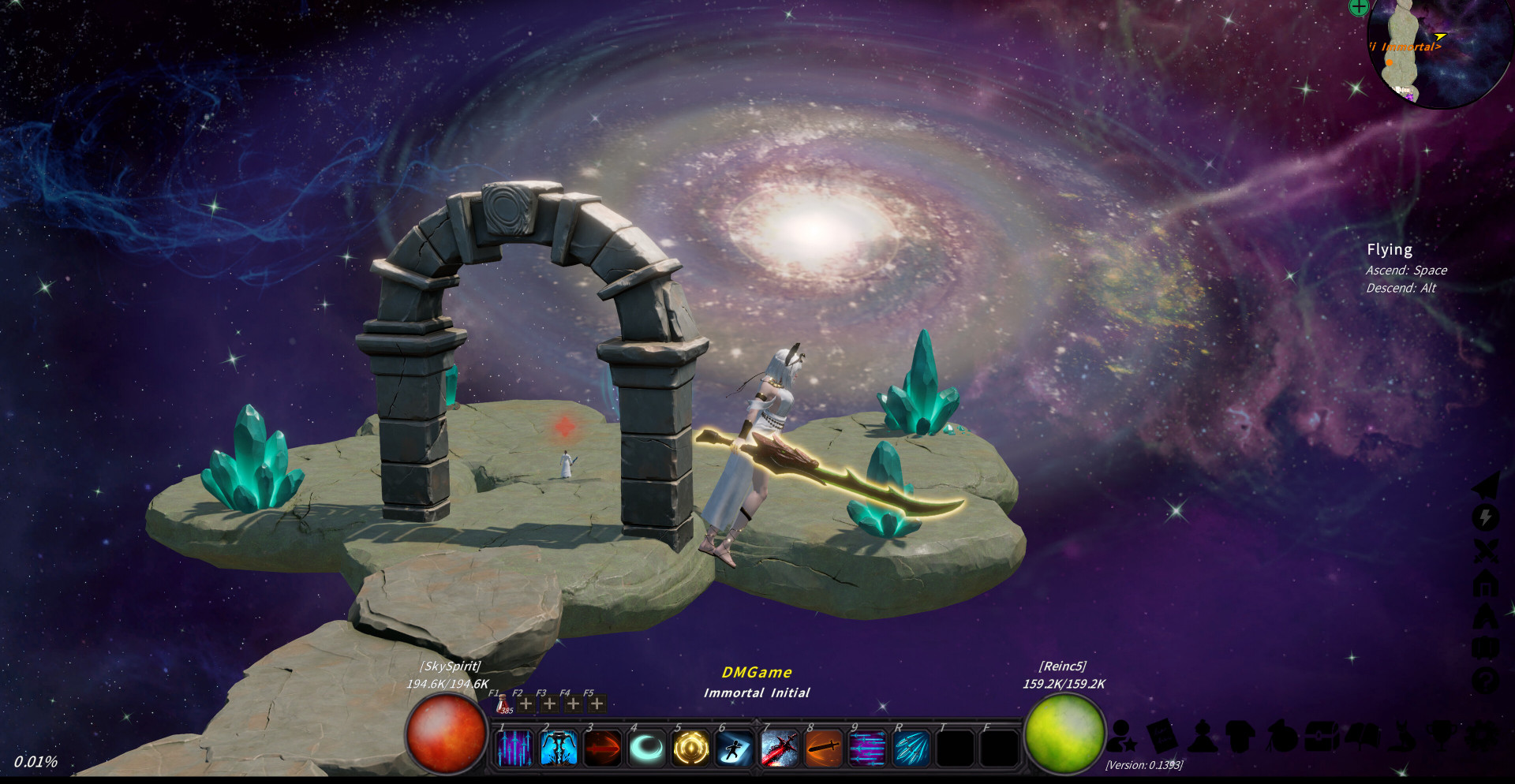Use the purple horizontal blades skill
This screenshot has height=784, width=1515.
[867, 748]
